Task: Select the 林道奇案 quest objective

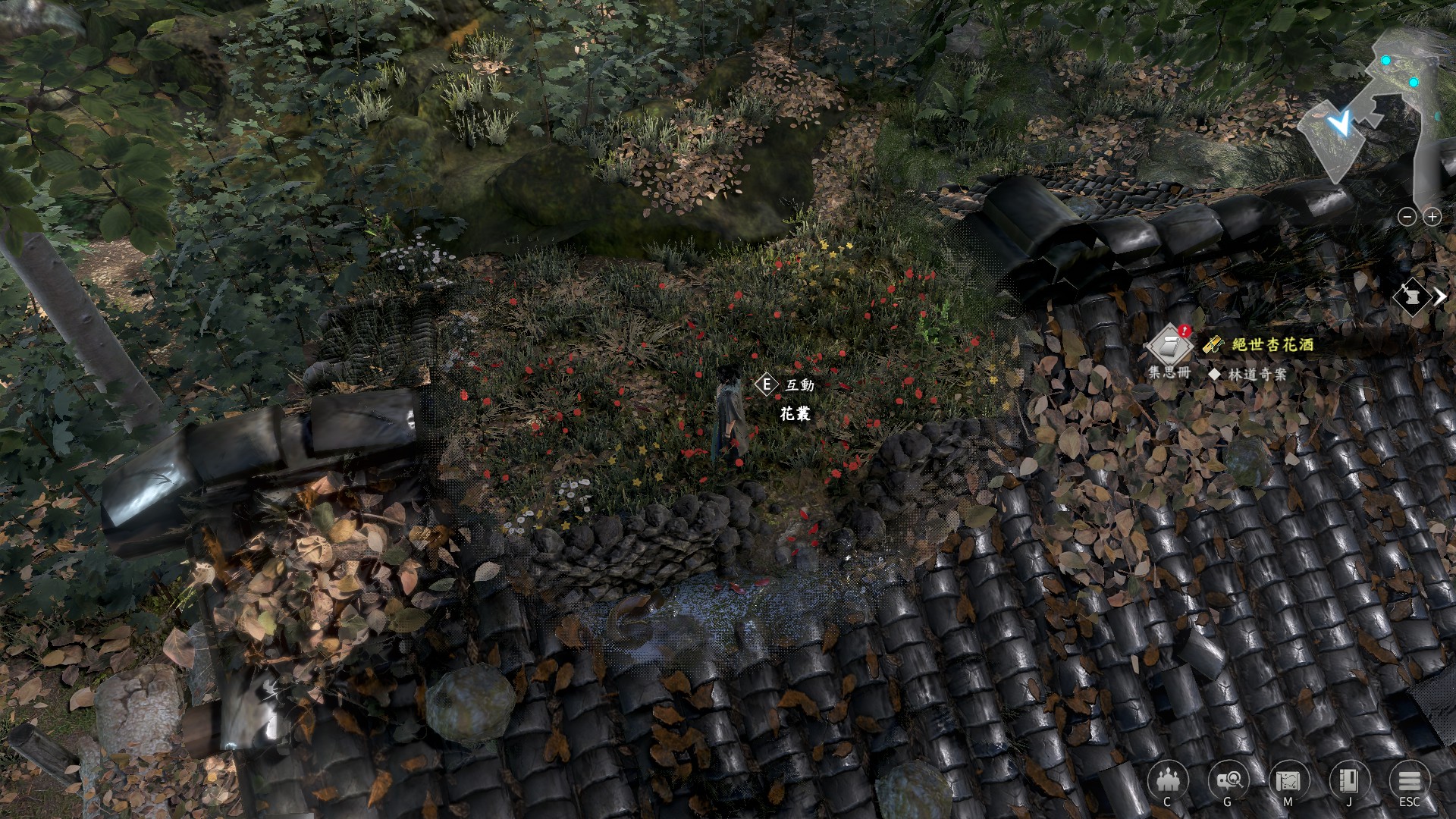Action: pyautogui.click(x=1257, y=374)
